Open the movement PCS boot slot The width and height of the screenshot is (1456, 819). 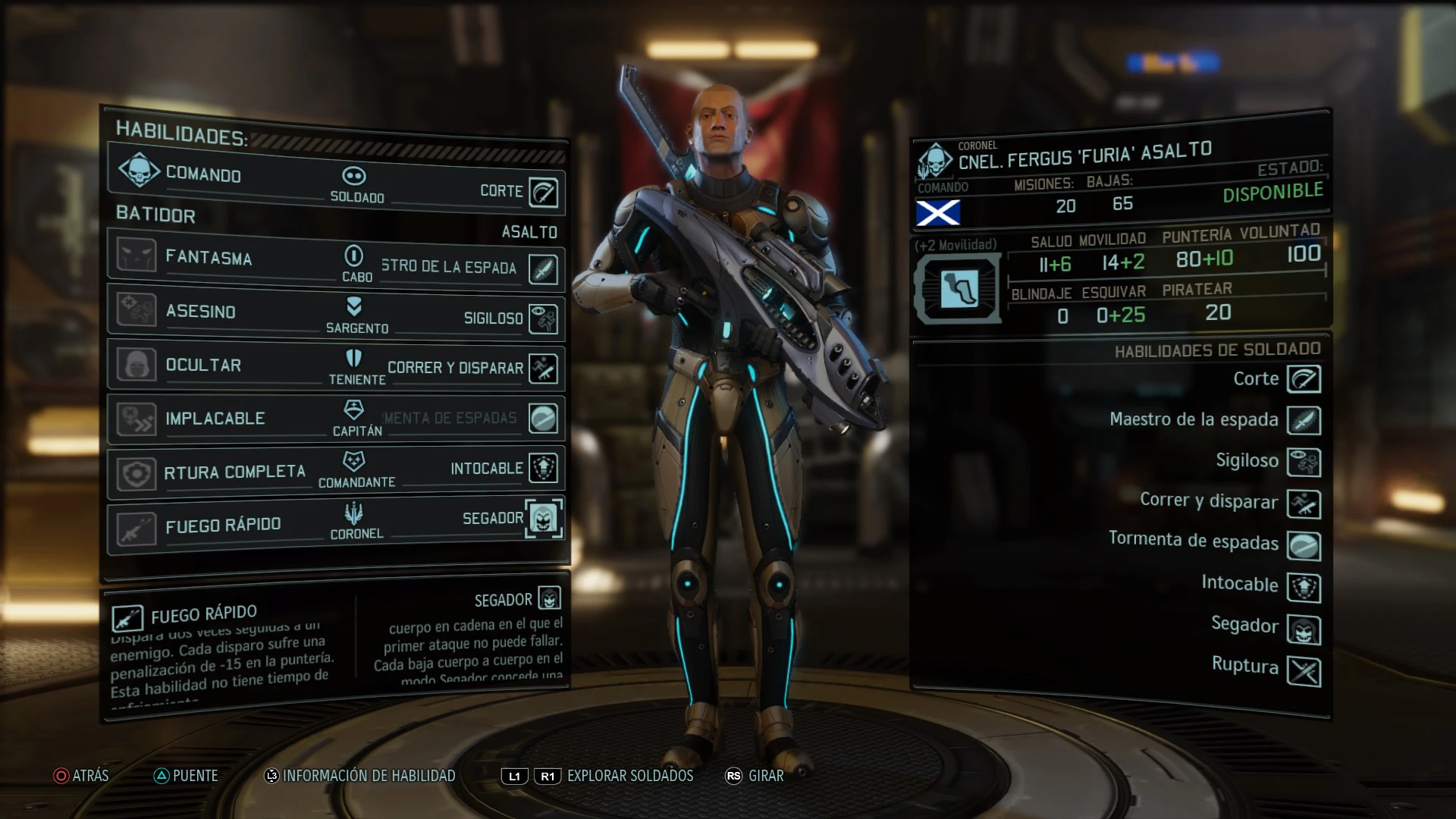959,289
